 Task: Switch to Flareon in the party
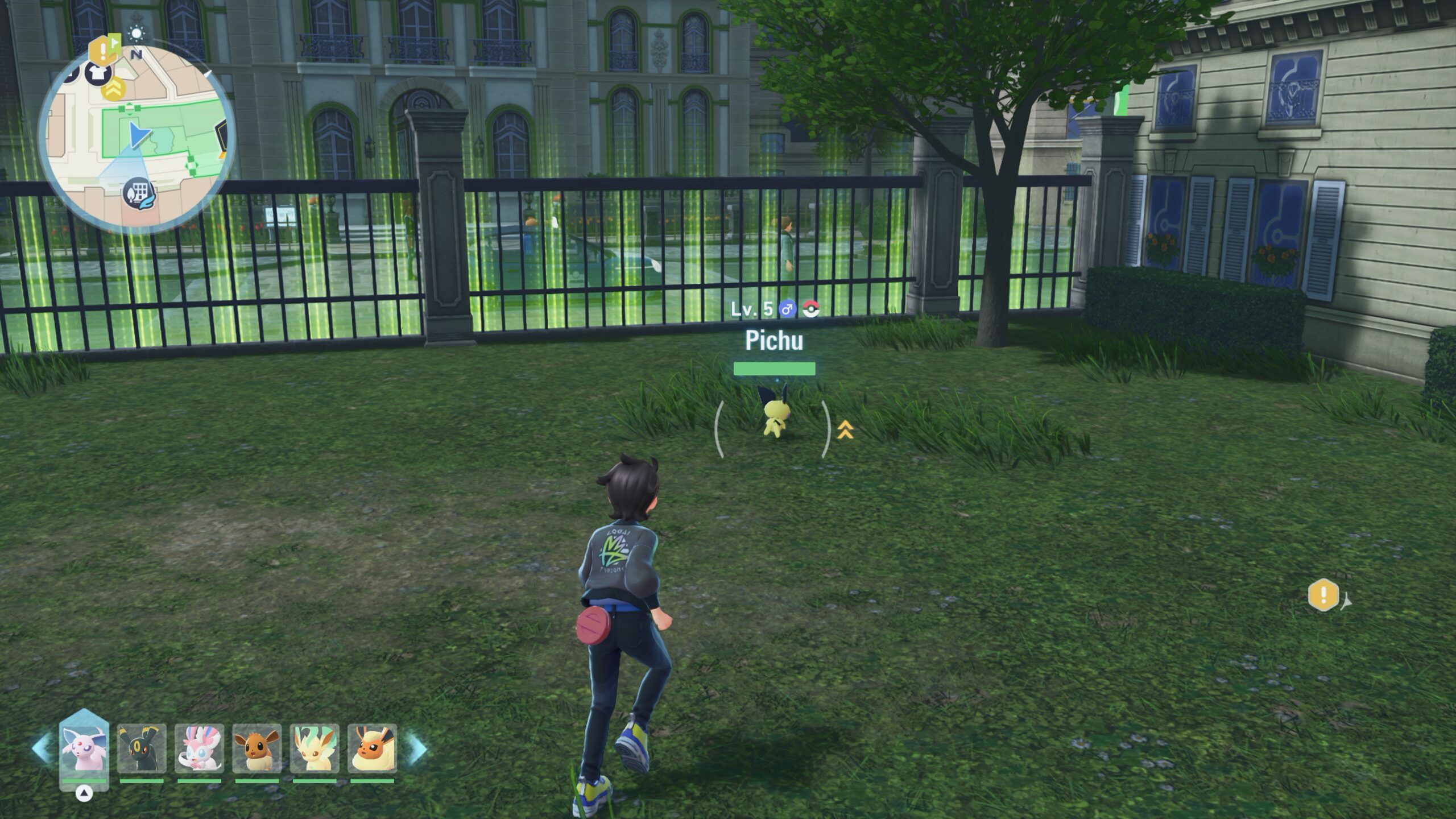(372, 748)
